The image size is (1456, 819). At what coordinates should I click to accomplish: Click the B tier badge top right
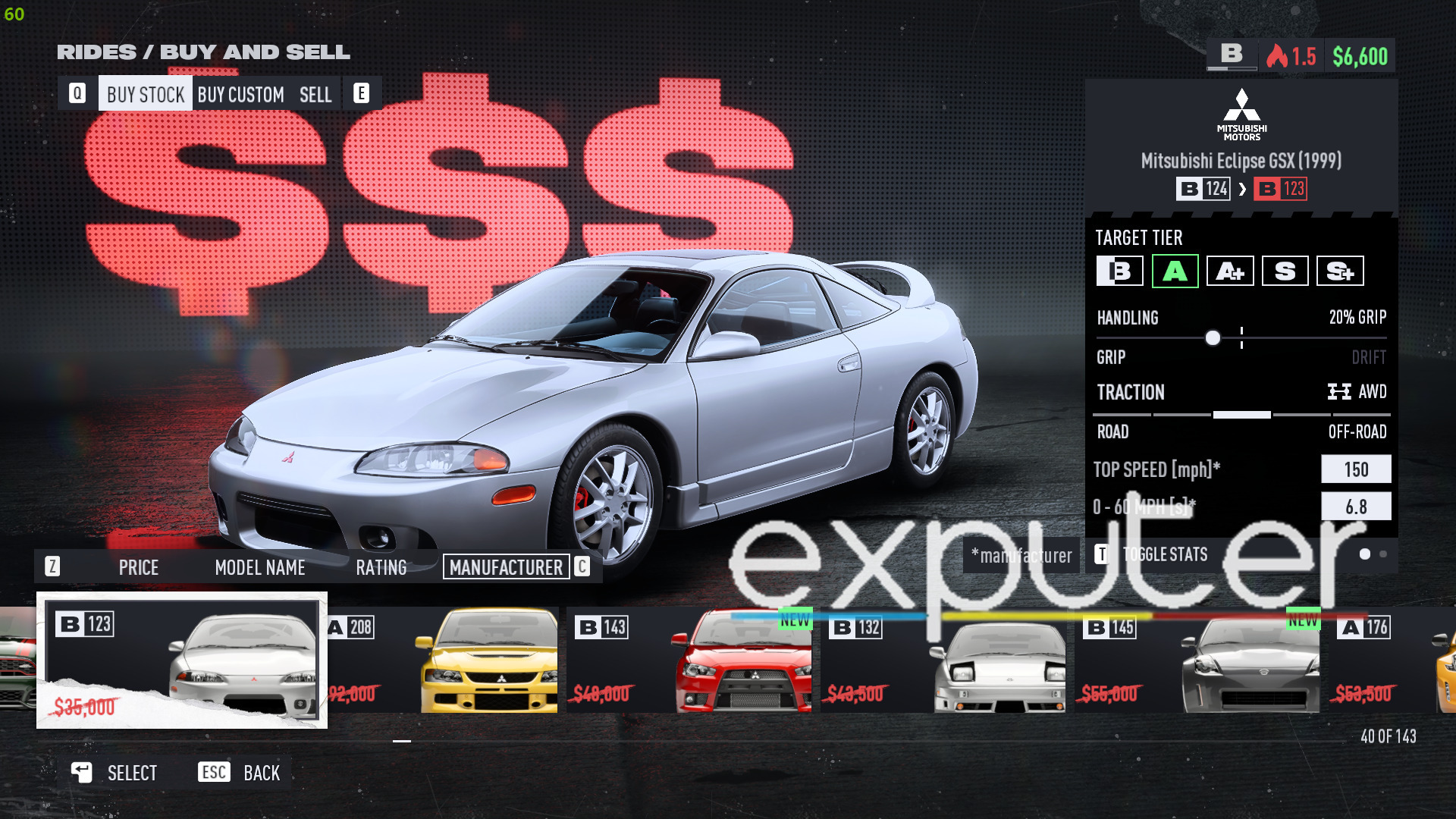point(1231,55)
